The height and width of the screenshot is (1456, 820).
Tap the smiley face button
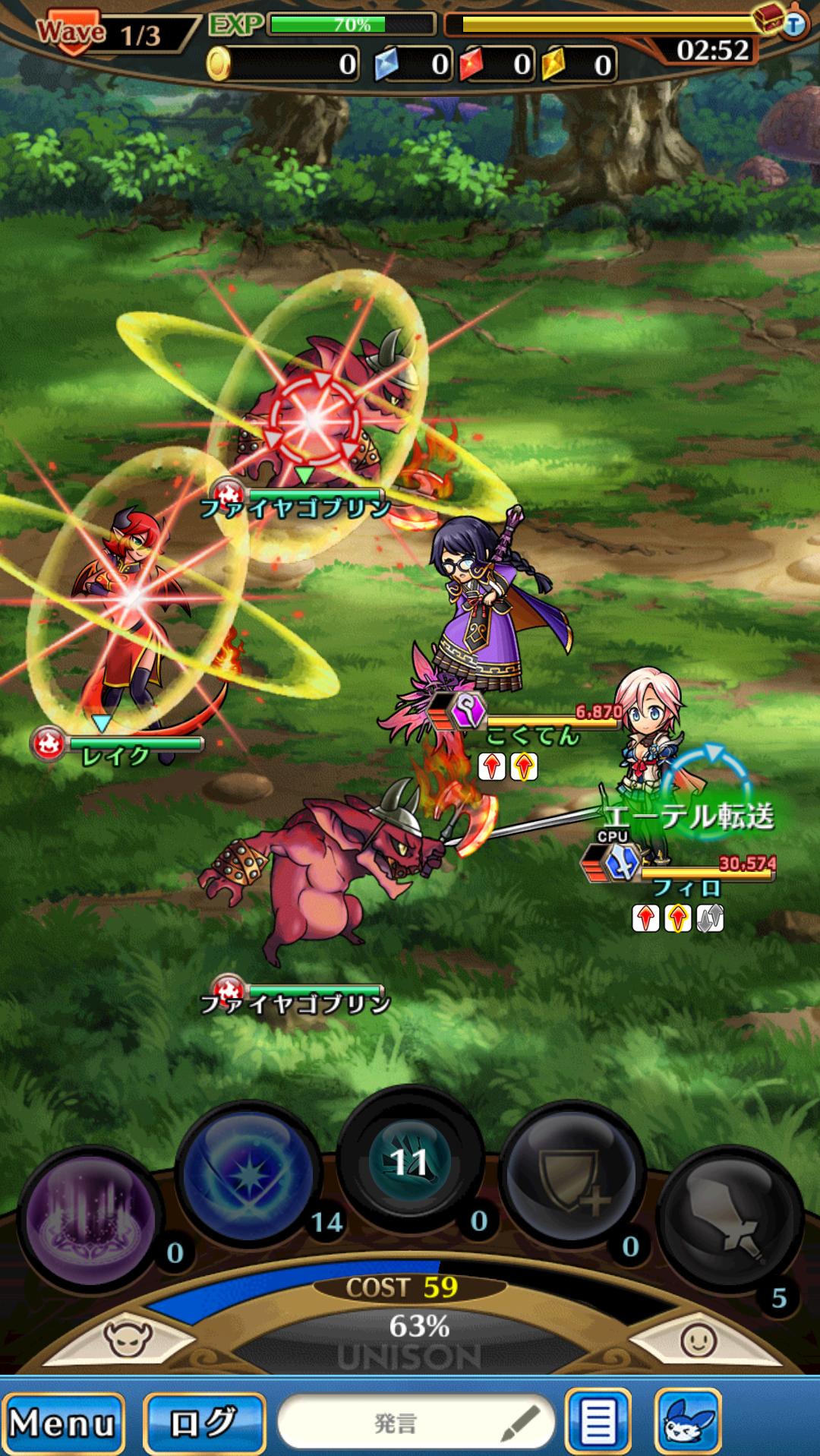(x=697, y=1340)
